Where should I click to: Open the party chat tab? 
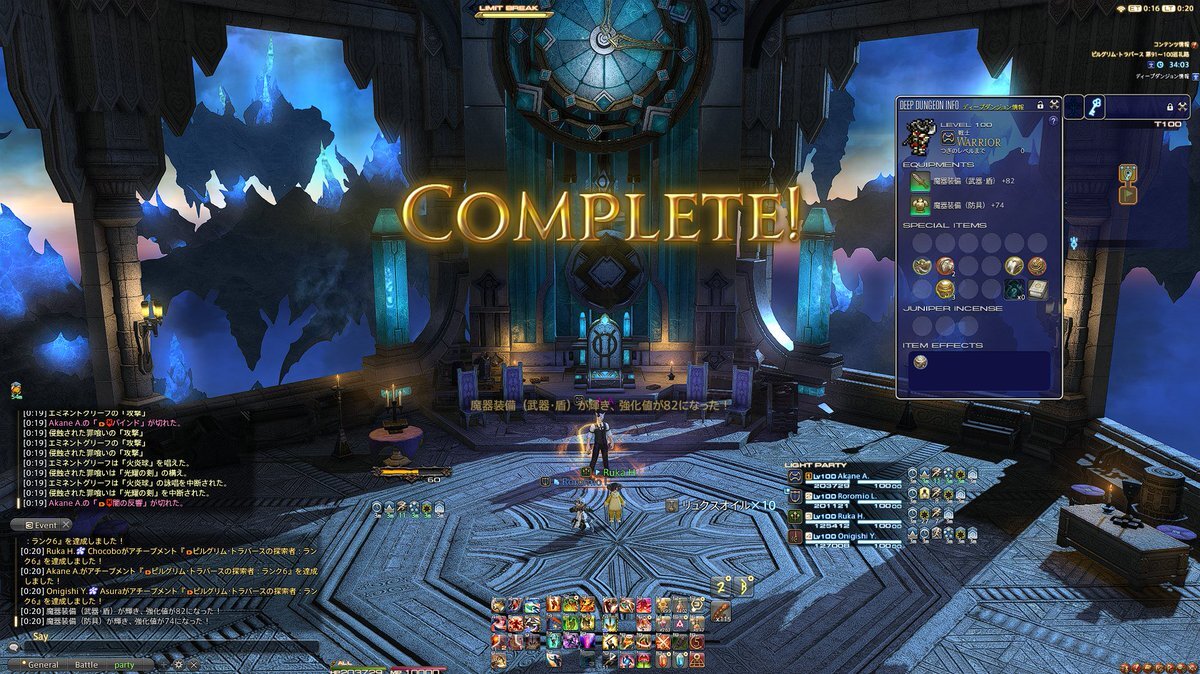coord(125,664)
